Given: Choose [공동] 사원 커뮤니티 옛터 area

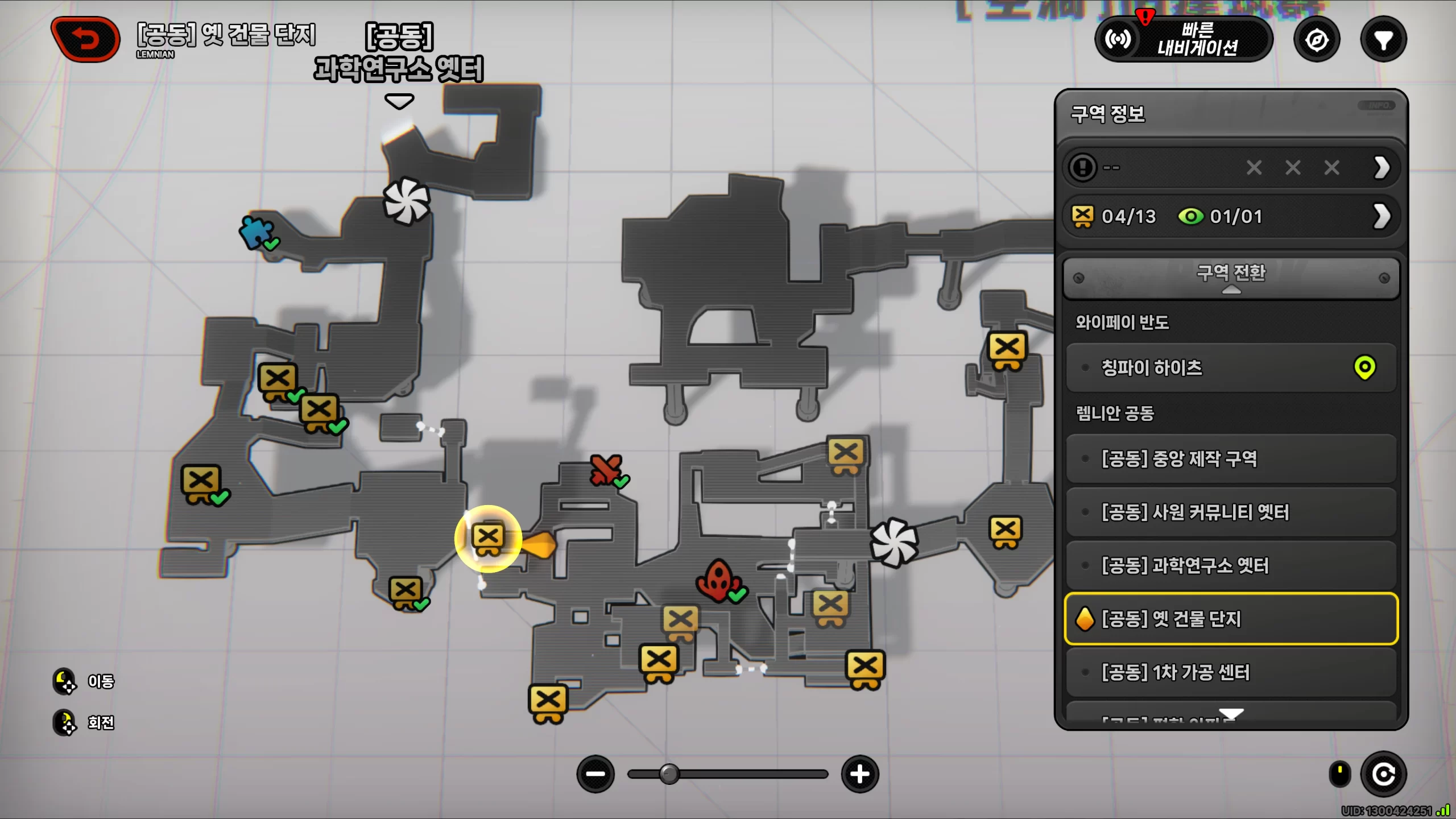Looking at the screenshot, I should pyautogui.click(x=1231, y=512).
